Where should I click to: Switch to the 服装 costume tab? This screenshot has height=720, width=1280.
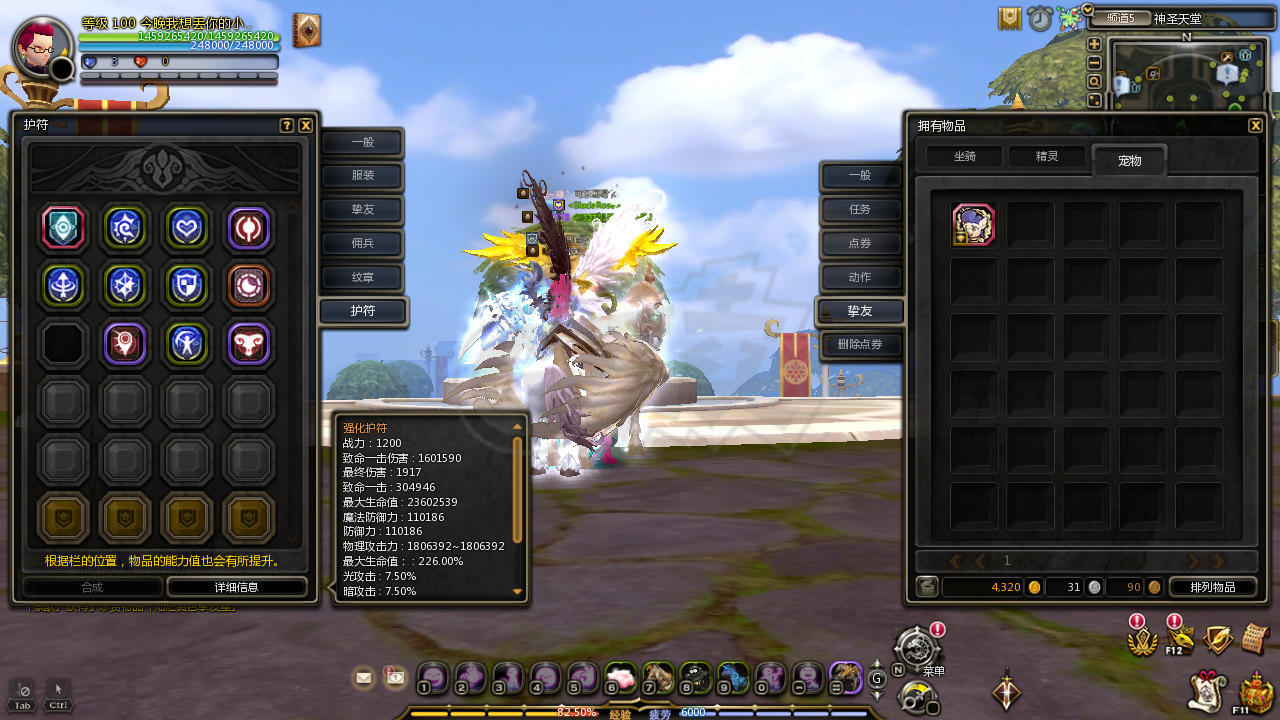point(362,177)
